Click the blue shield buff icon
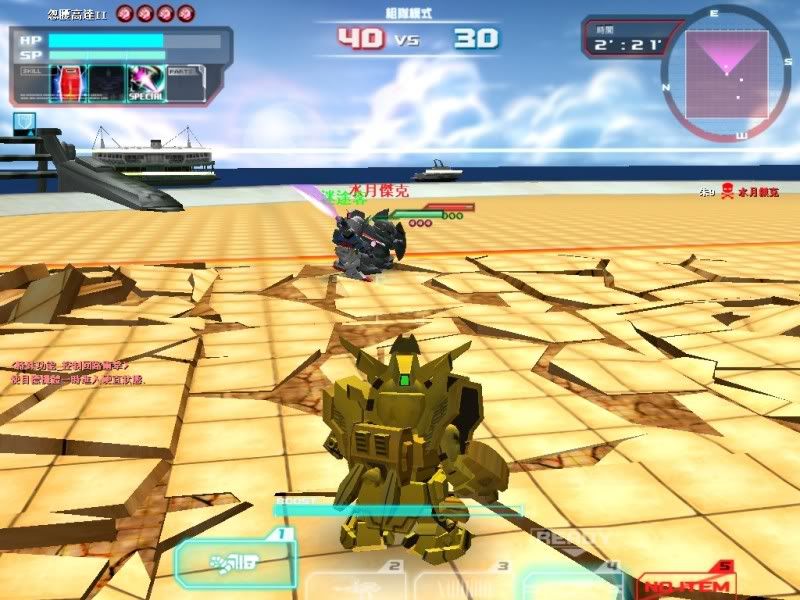This screenshot has width=800, height=600. 23,124
